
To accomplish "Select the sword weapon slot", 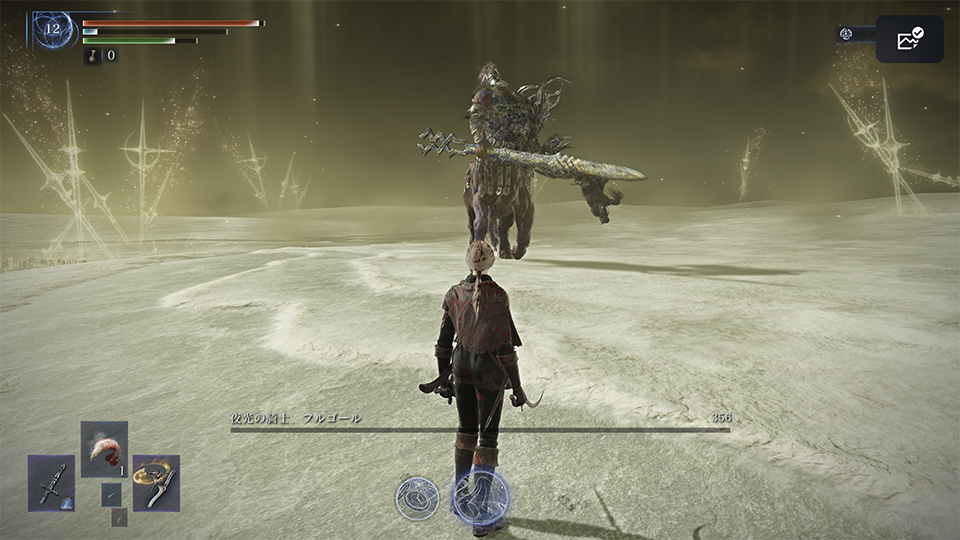I will click(x=51, y=483).
